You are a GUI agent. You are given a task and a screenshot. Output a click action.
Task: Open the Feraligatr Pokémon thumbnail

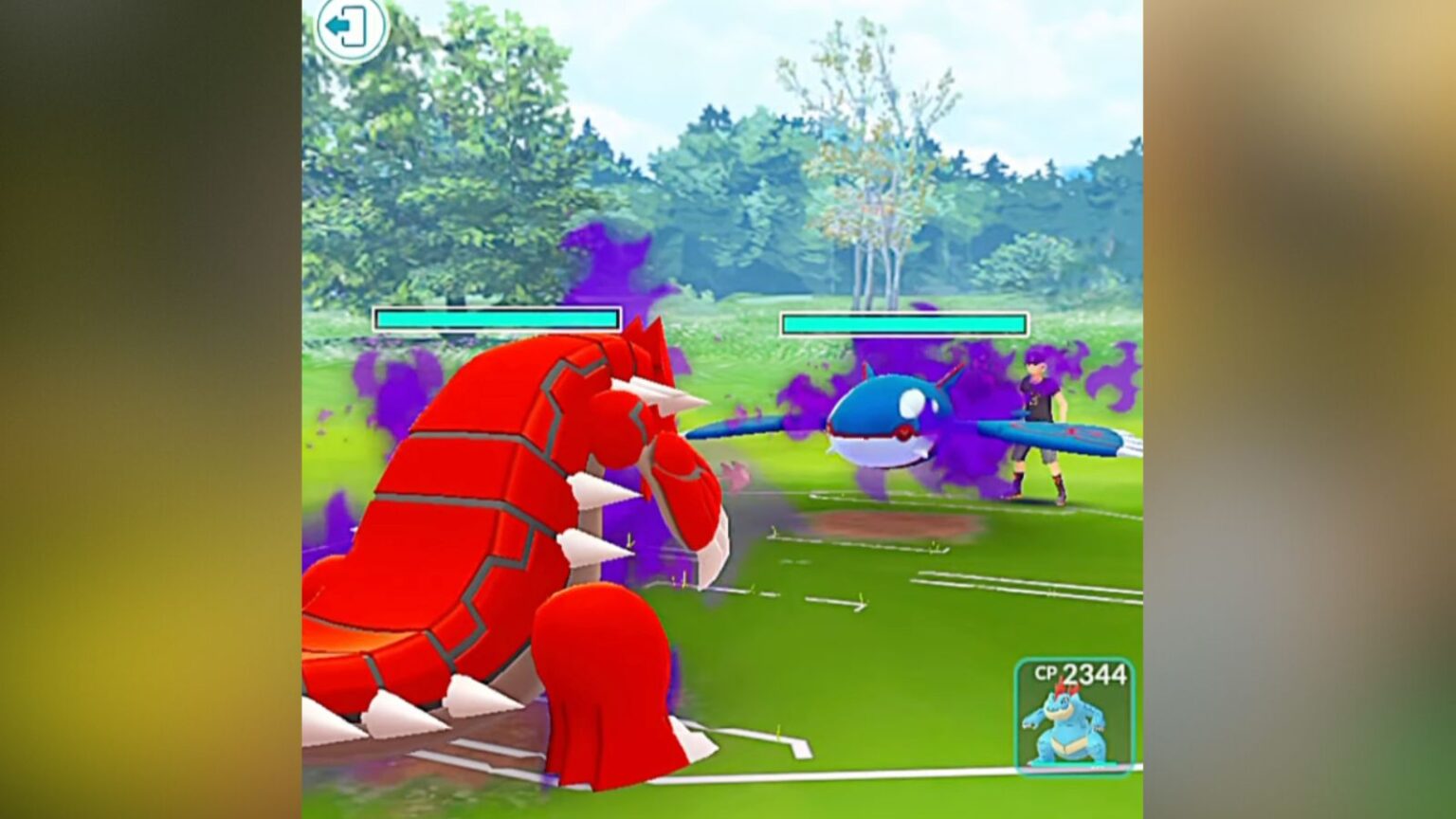coord(1071,730)
